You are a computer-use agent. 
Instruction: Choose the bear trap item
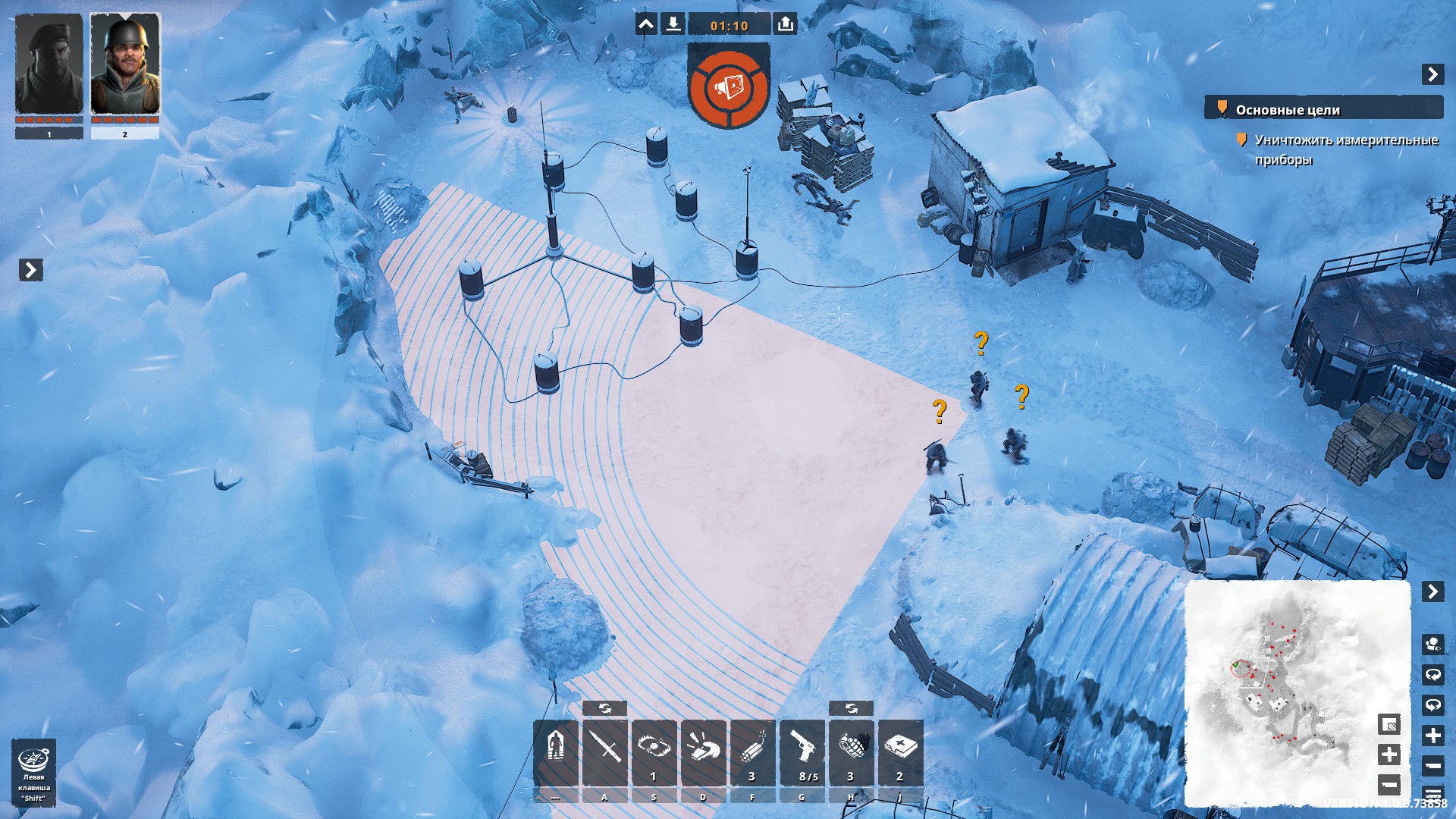point(654,752)
